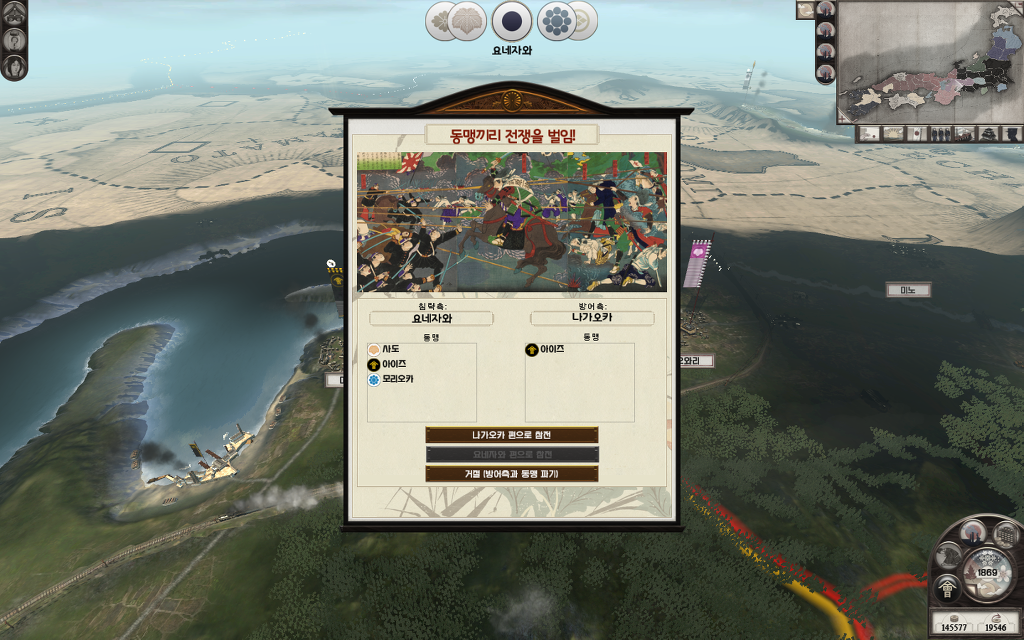Screen dimensions: 1024x640
Task: Select the Yonezawa clan crest at top
Action: (x=511, y=20)
